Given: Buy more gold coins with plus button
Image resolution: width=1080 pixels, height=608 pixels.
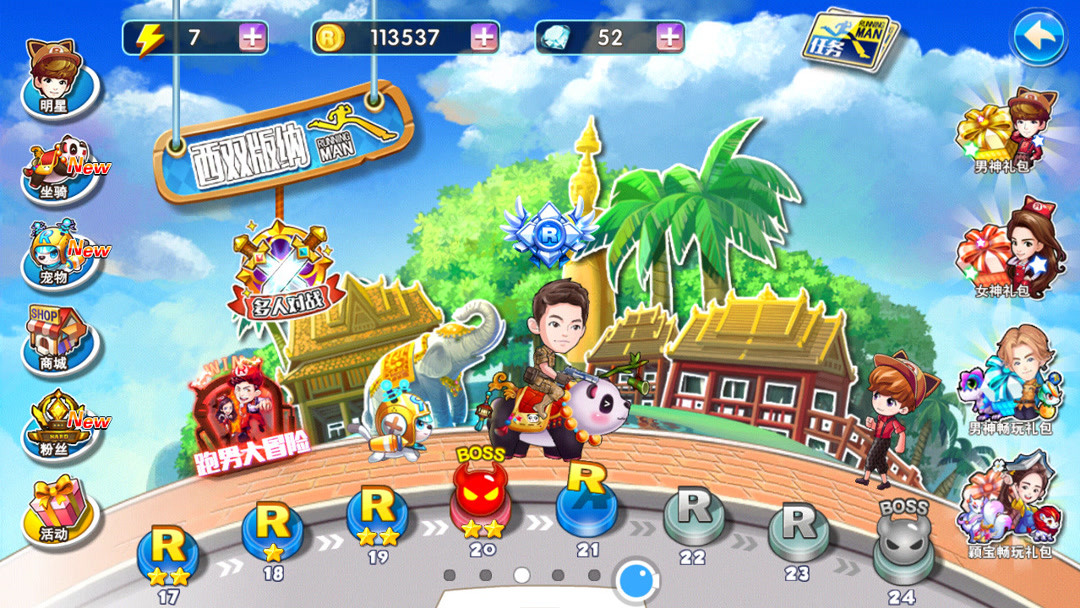Looking at the screenshot, I should coord(484,38).
